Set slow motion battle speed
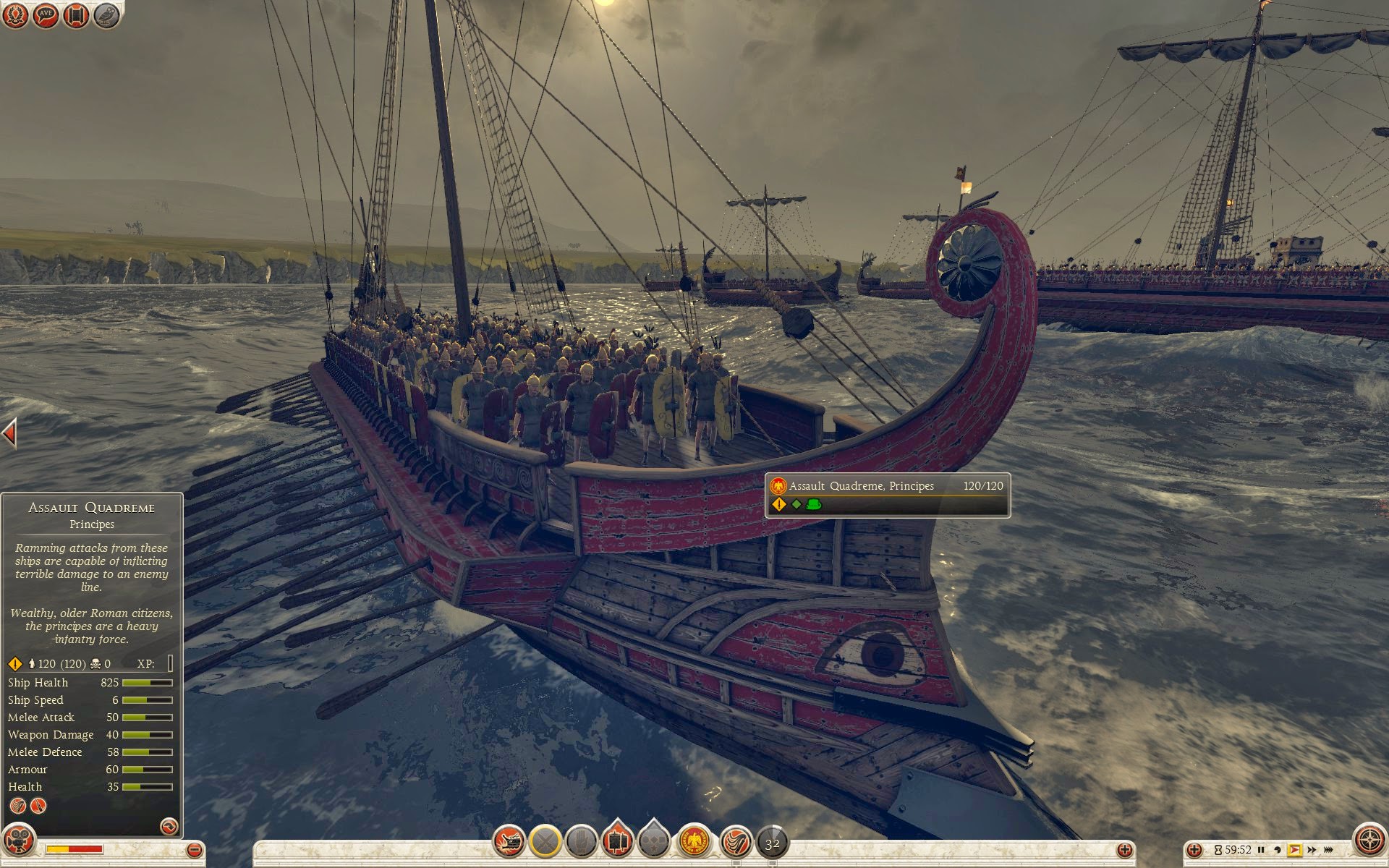 click(1278, 850)
